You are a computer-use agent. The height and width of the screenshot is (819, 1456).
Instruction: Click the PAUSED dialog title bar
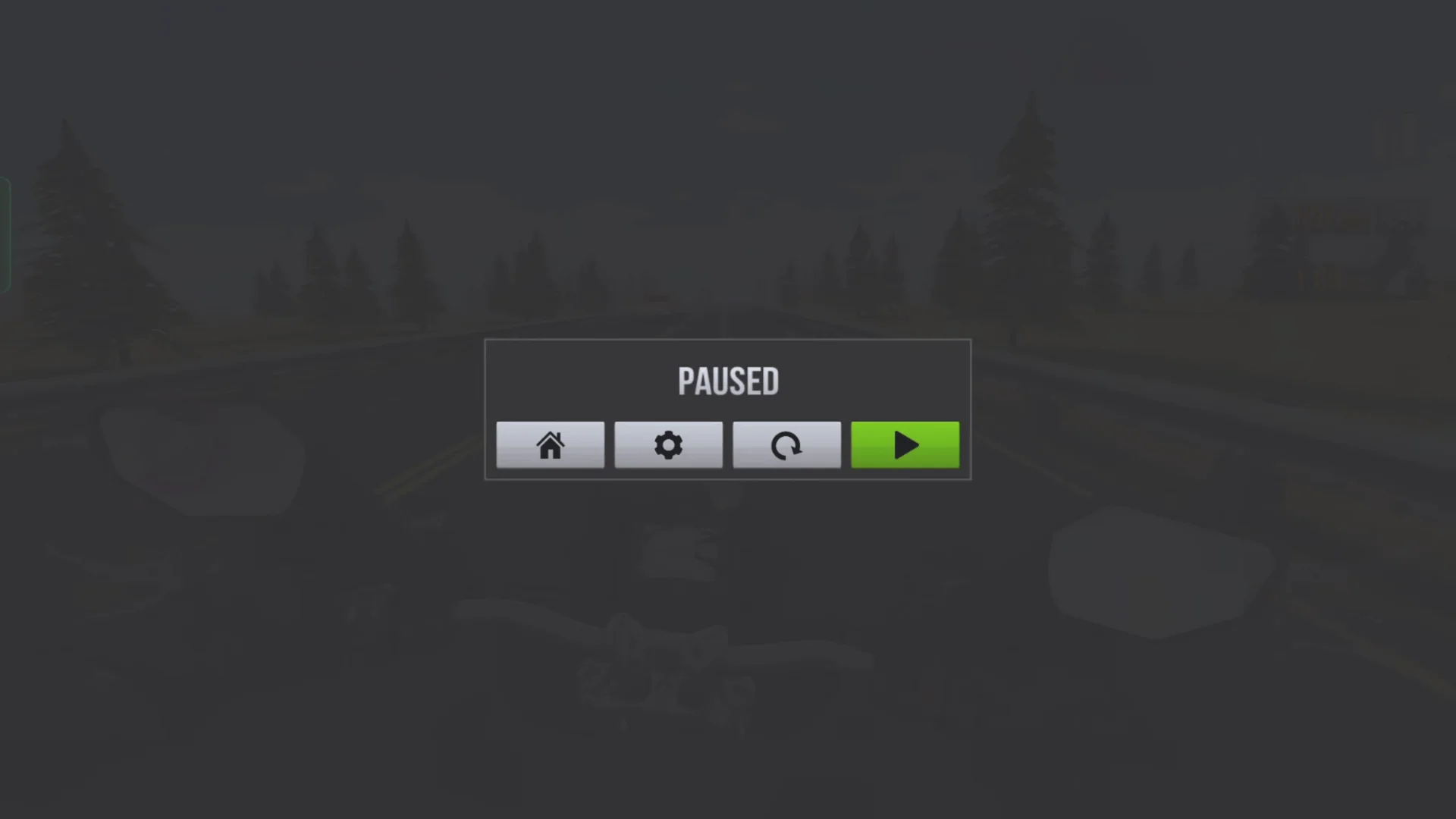pyautogui.click(x=727, y=381)
